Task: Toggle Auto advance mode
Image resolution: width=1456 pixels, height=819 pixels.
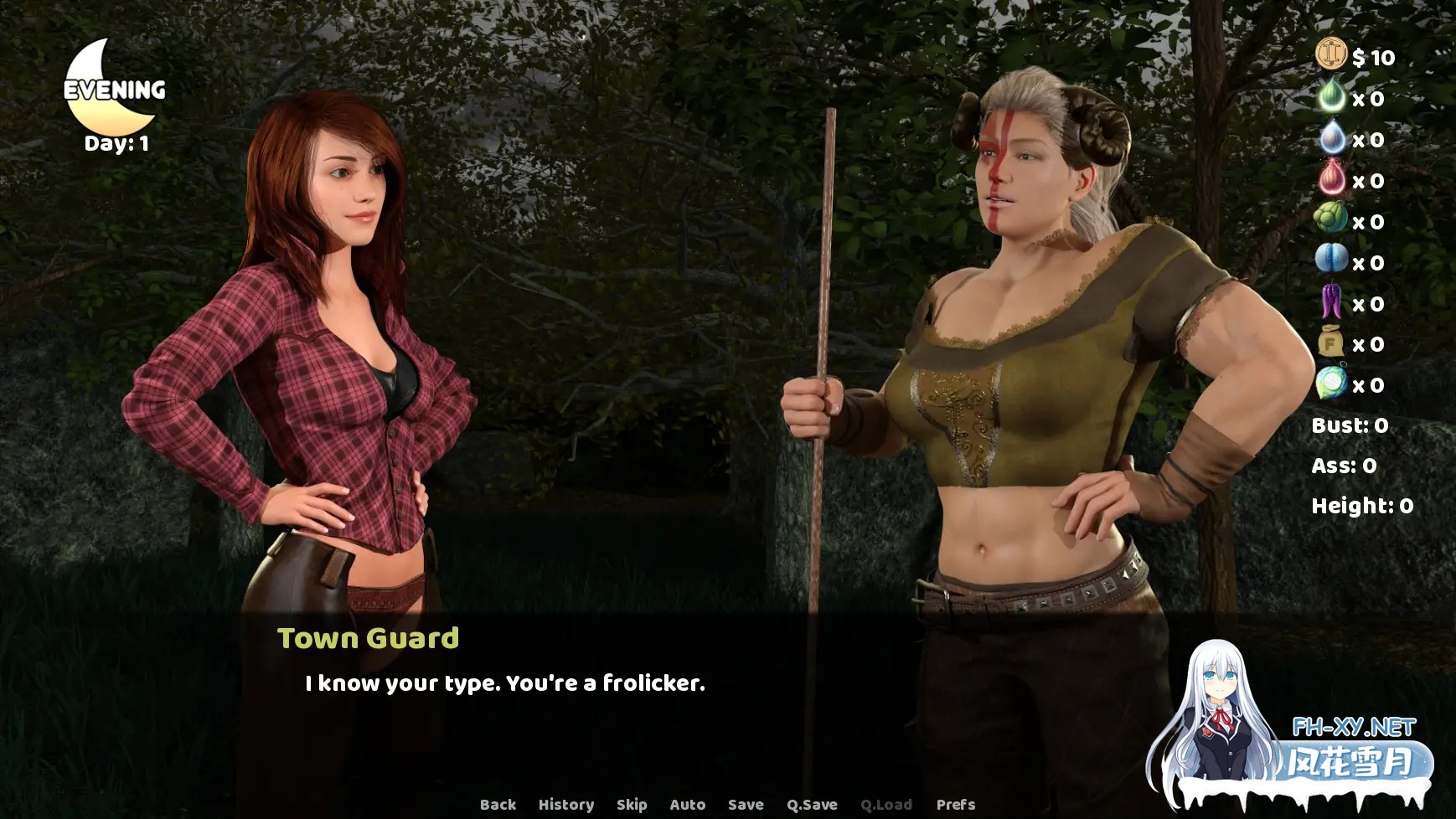Action: 688,805
